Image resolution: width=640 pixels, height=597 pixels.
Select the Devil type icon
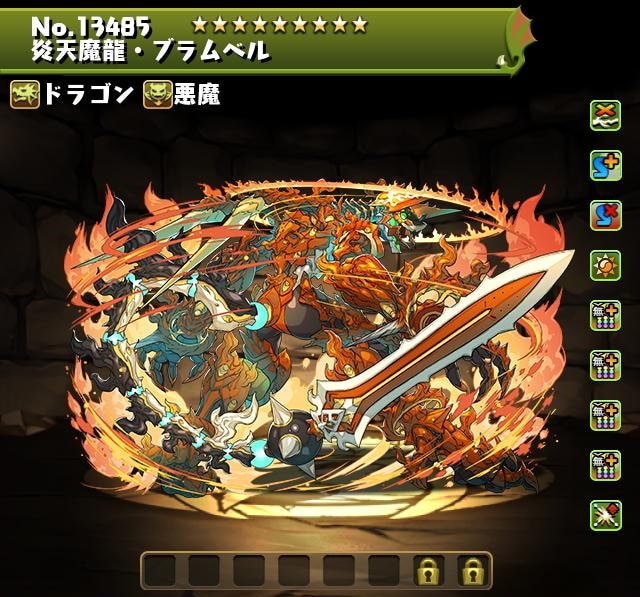coord(157,95)
